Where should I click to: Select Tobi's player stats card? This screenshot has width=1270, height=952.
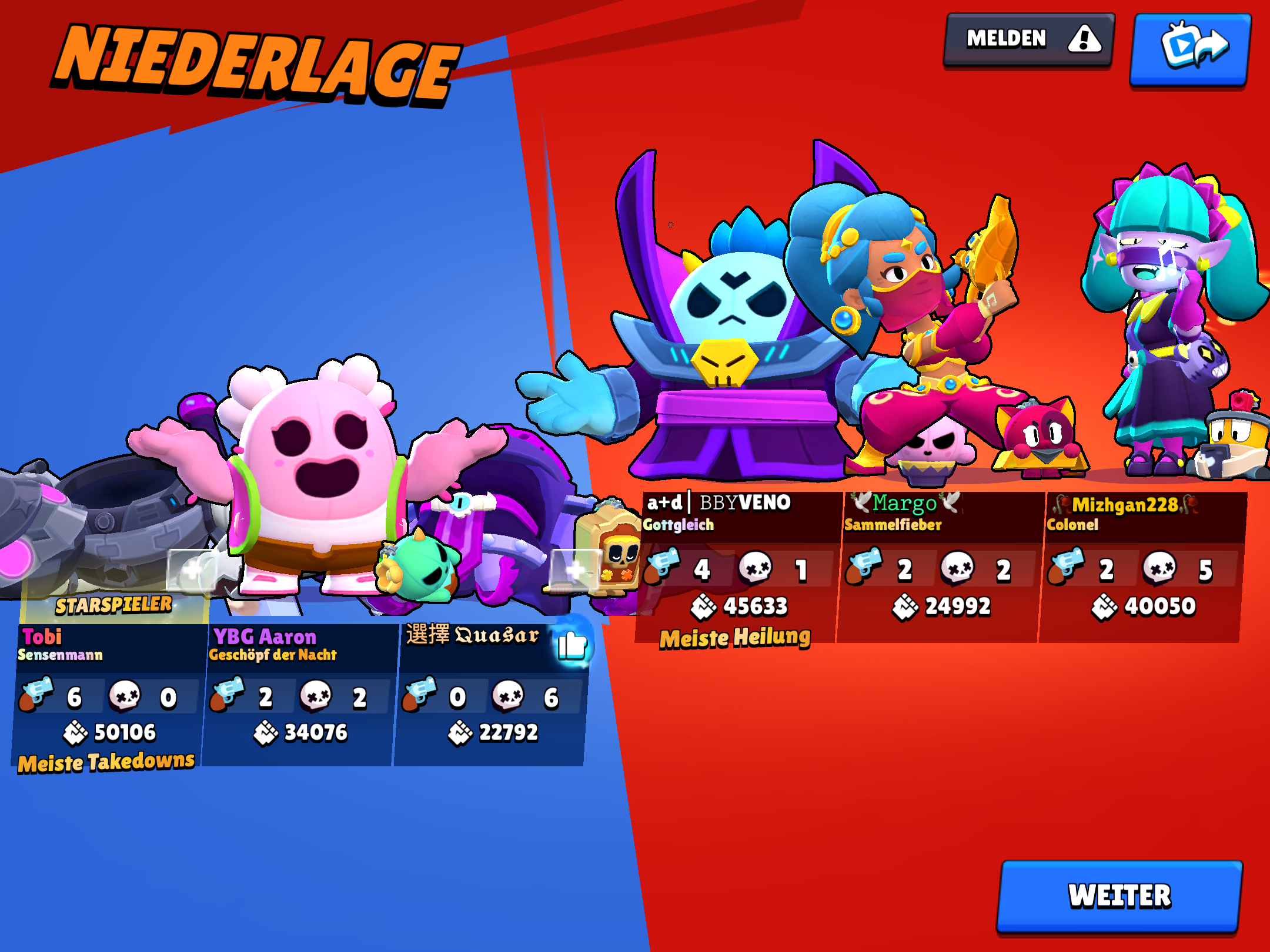click(x=109, y=693)
